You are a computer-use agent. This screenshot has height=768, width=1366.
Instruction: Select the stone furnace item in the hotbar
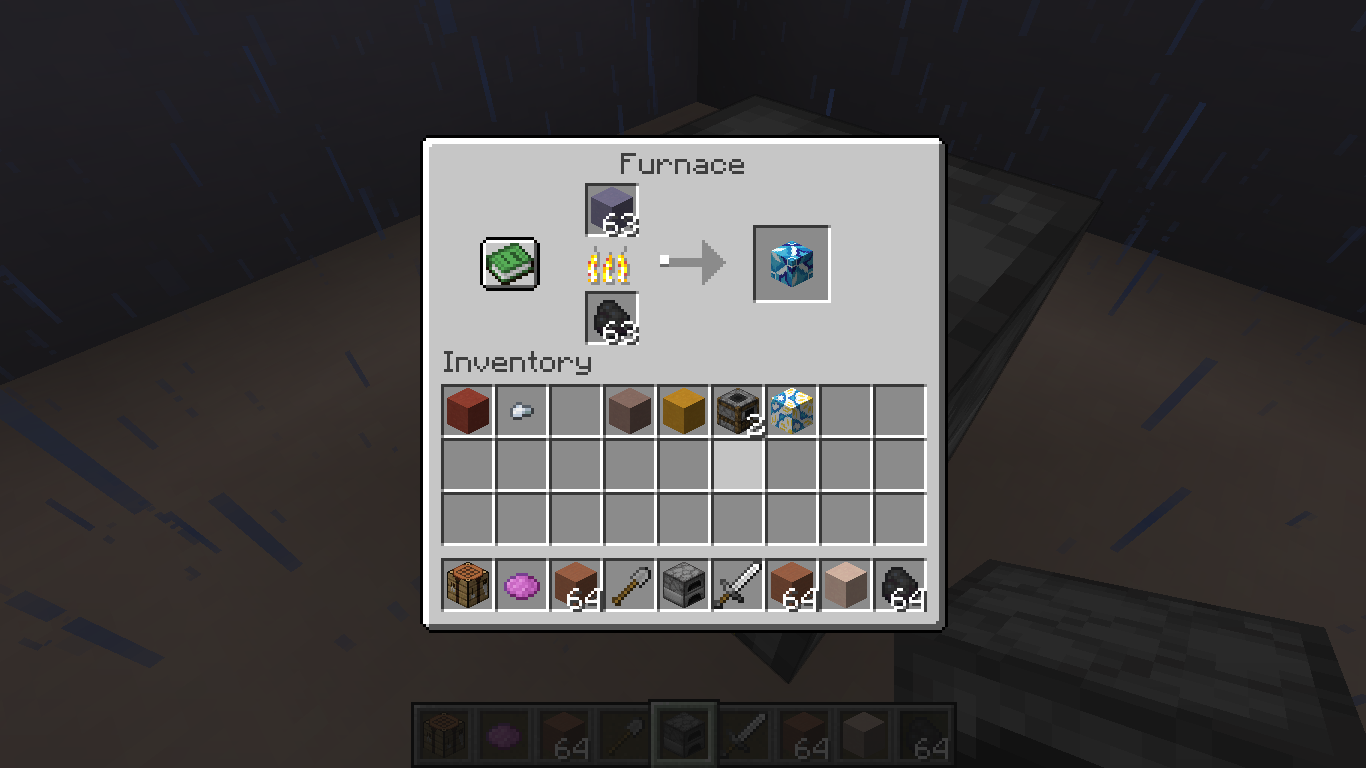[x=684, y=585]
